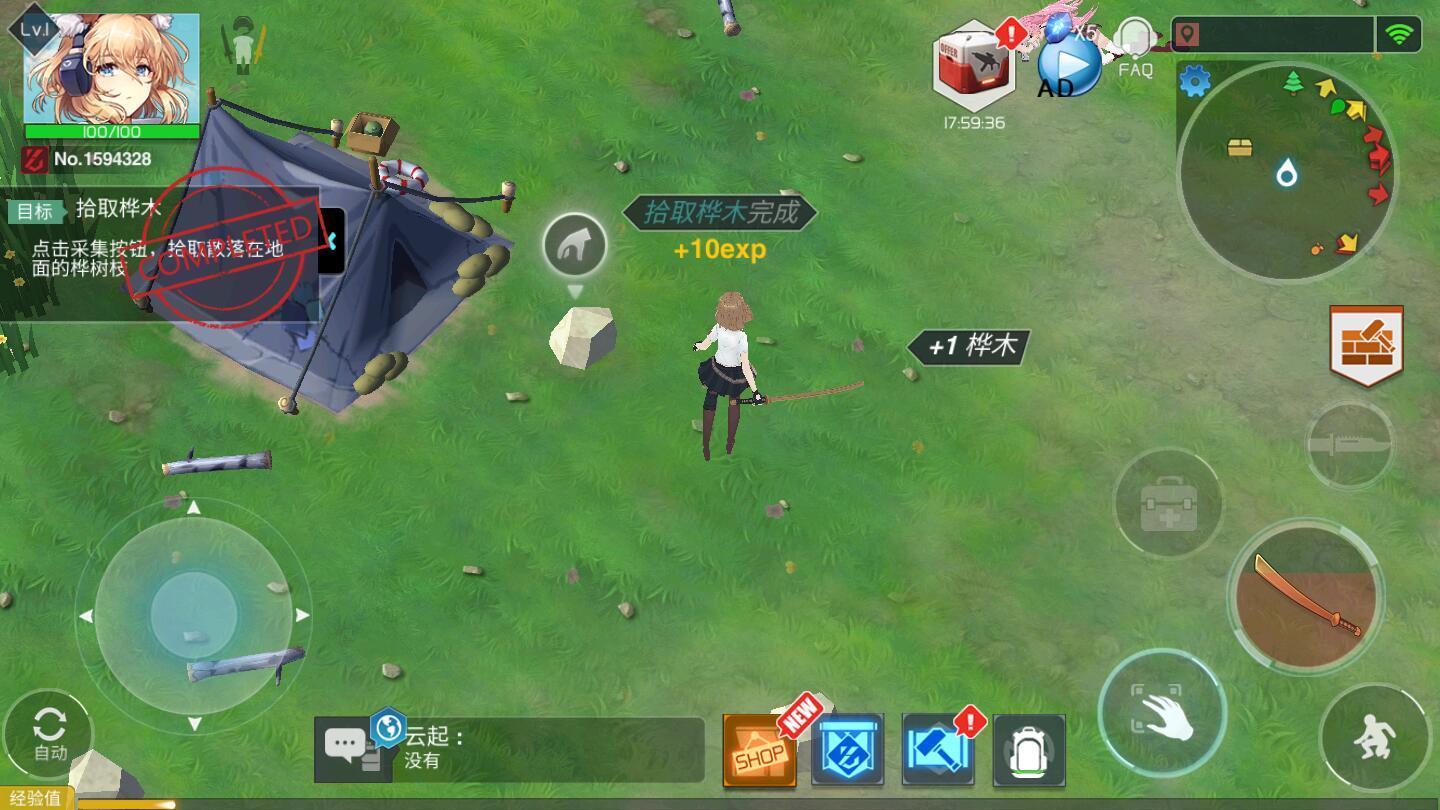Open minimap settings gear
The image size is (1440, 810).
[x=1195, y=81]
